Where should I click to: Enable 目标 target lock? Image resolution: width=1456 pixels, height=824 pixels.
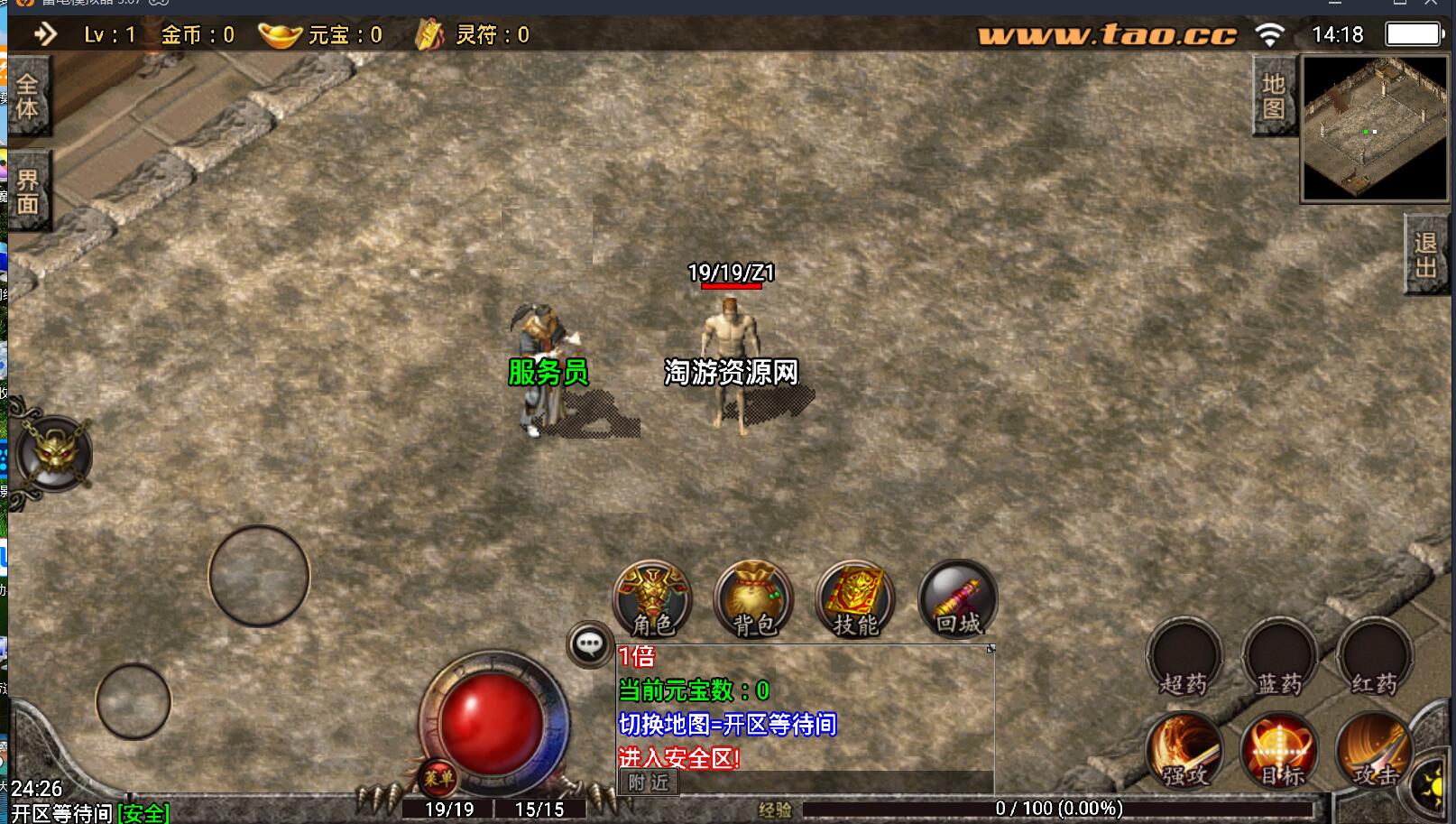pyautogui.click(x=1280, y=751)
